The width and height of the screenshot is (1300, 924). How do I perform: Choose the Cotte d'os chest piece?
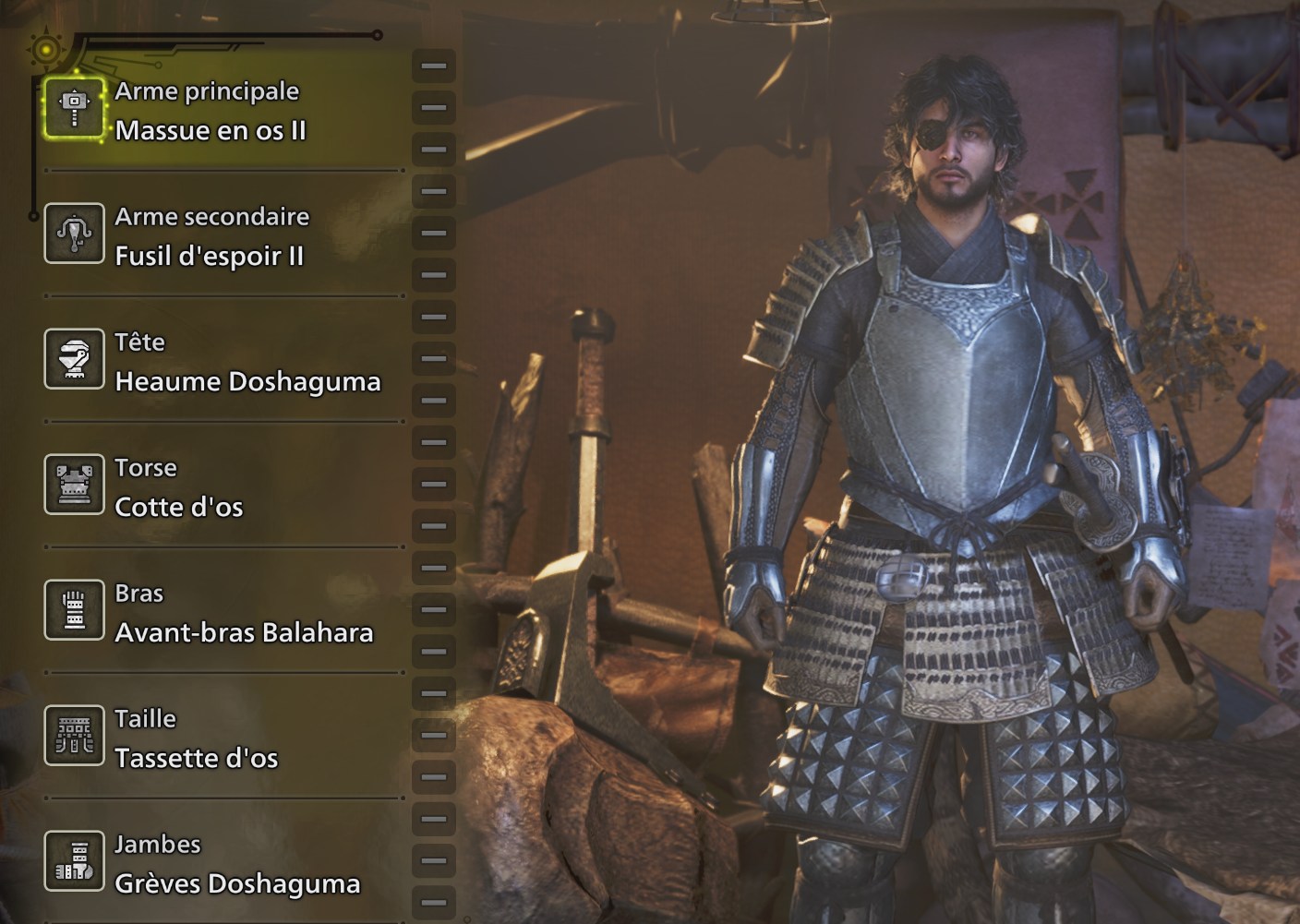pyautogui.click(x=178, y=507)
